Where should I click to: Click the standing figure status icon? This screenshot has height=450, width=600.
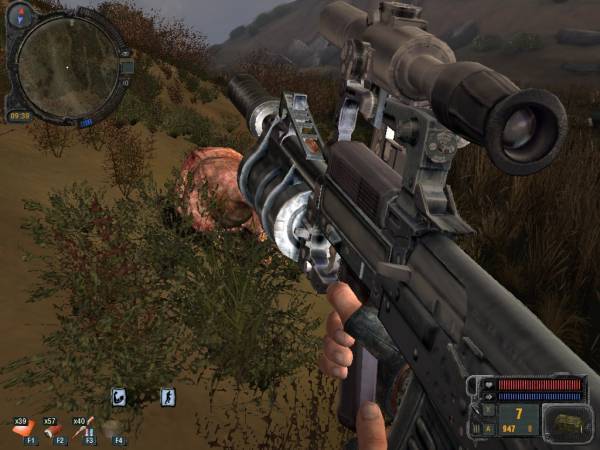click(167, 397)
